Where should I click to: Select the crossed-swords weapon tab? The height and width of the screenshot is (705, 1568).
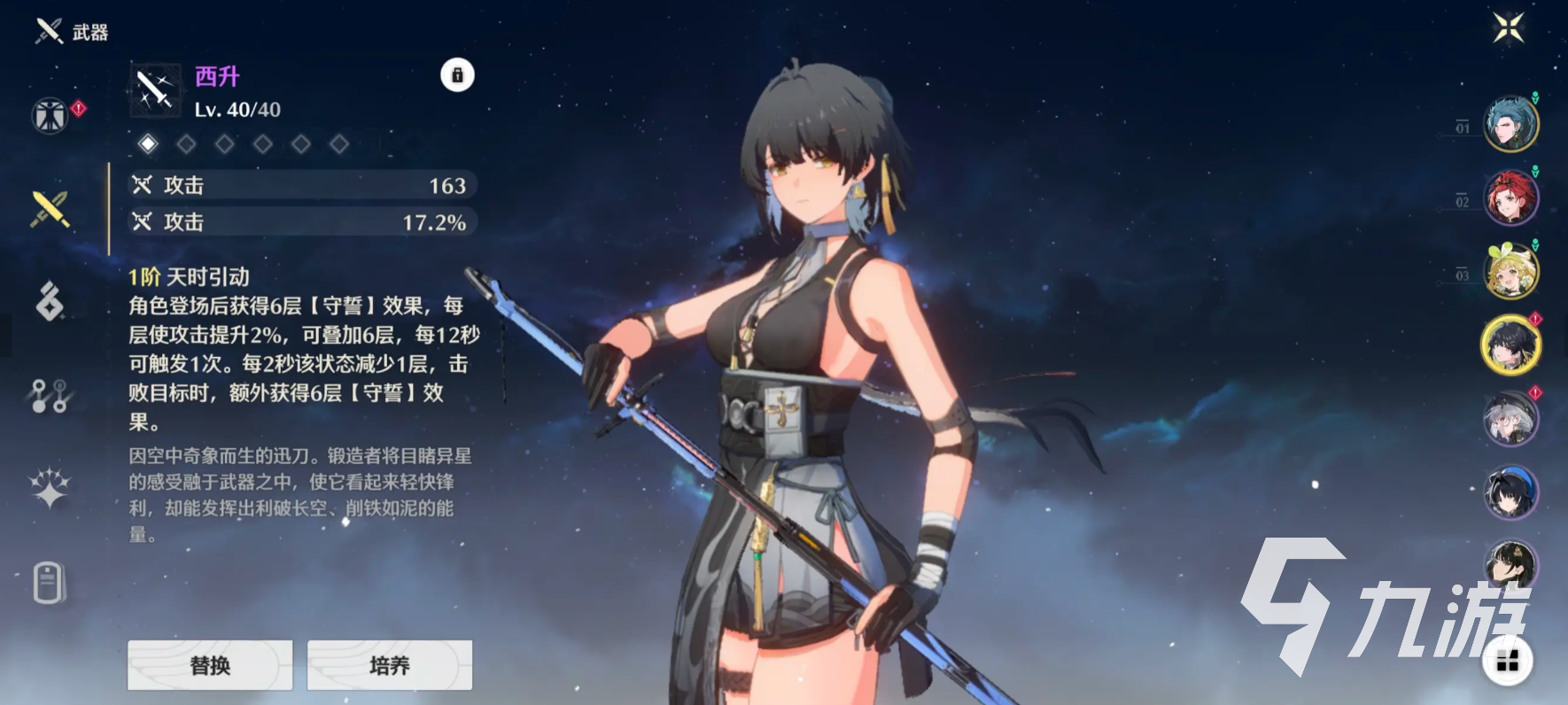click(x=50, y=209)
